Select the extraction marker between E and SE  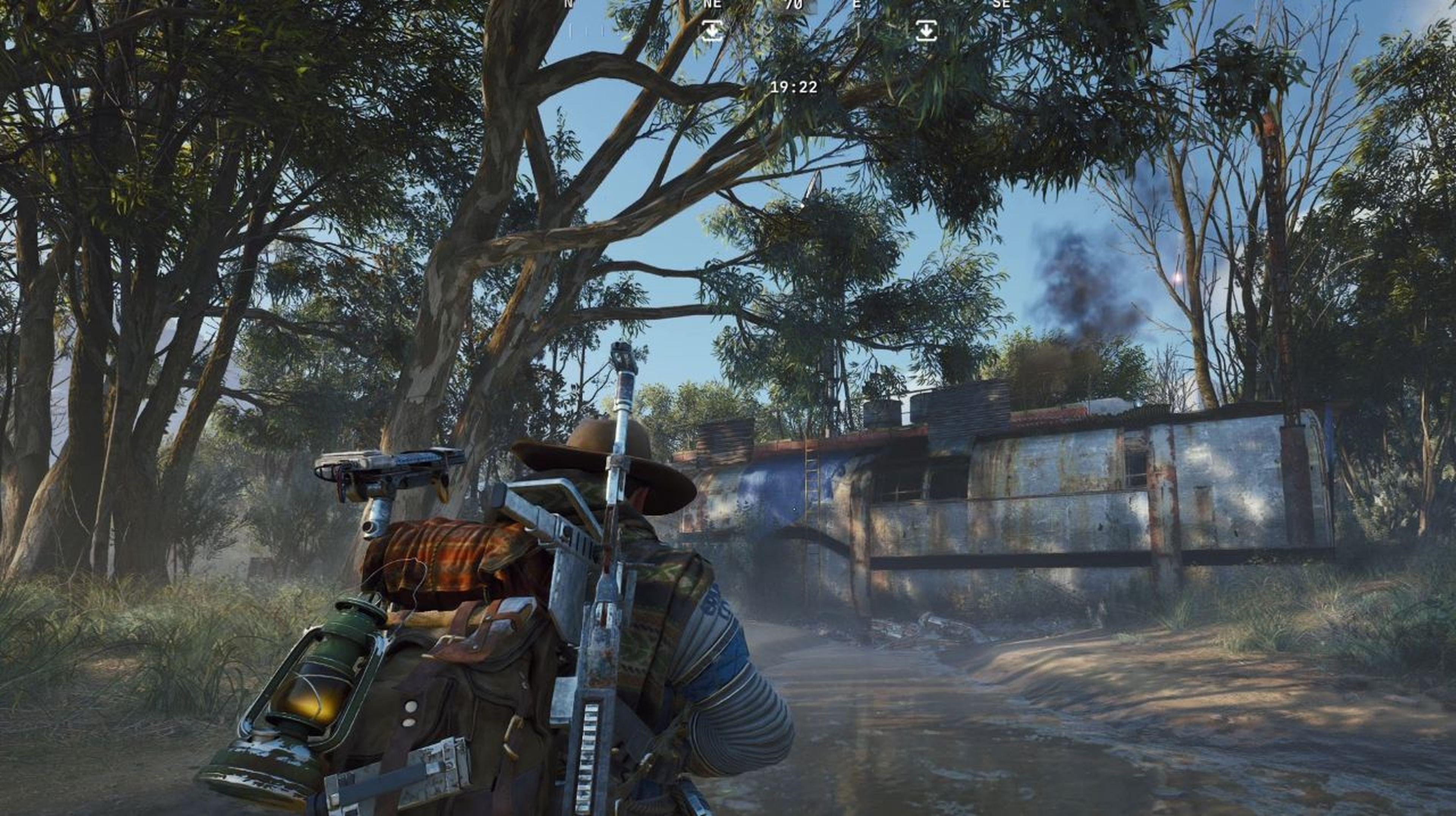click(x=926, y=30)
